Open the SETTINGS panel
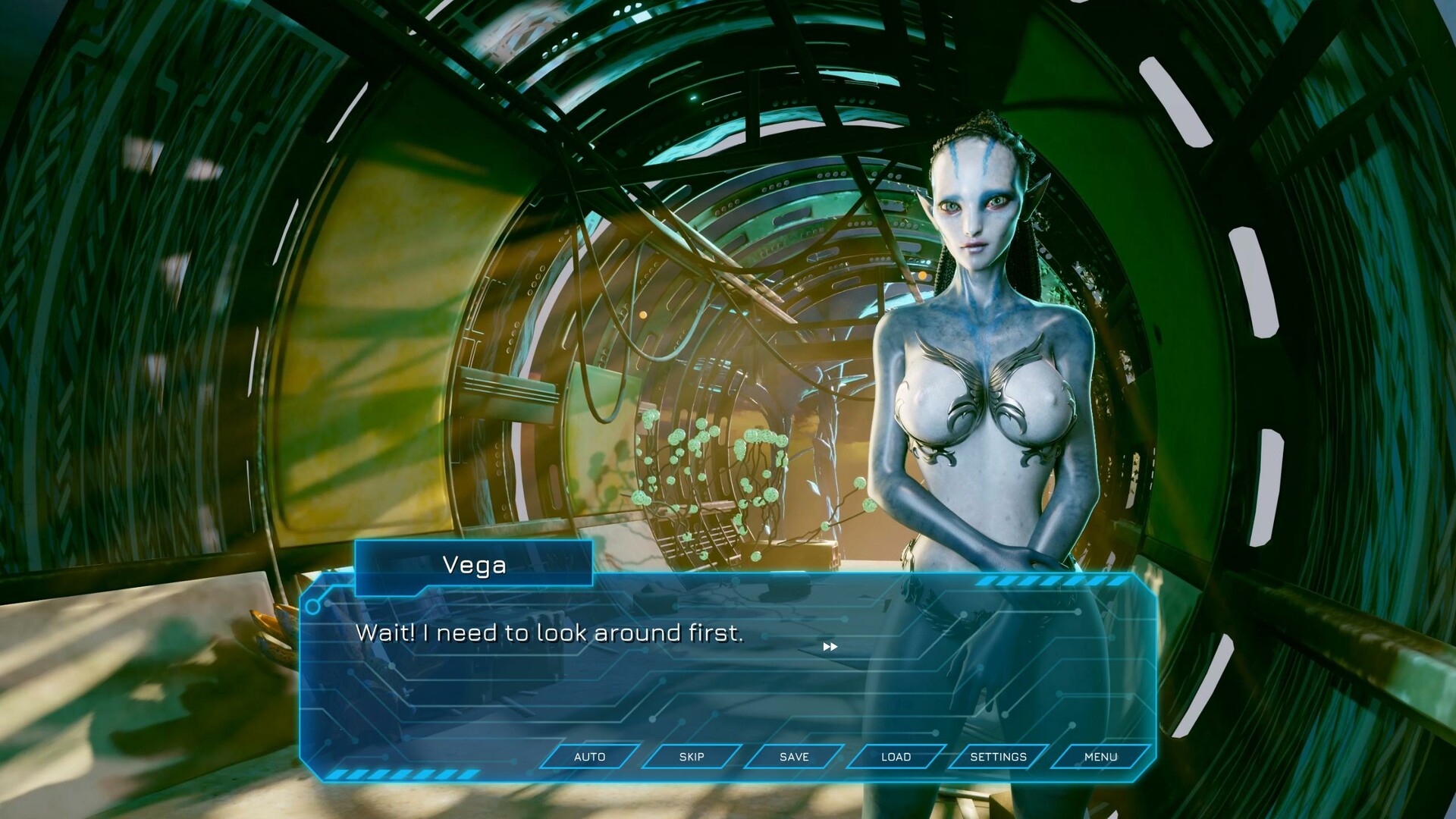The image size is (1456, 819). point(998,757)
